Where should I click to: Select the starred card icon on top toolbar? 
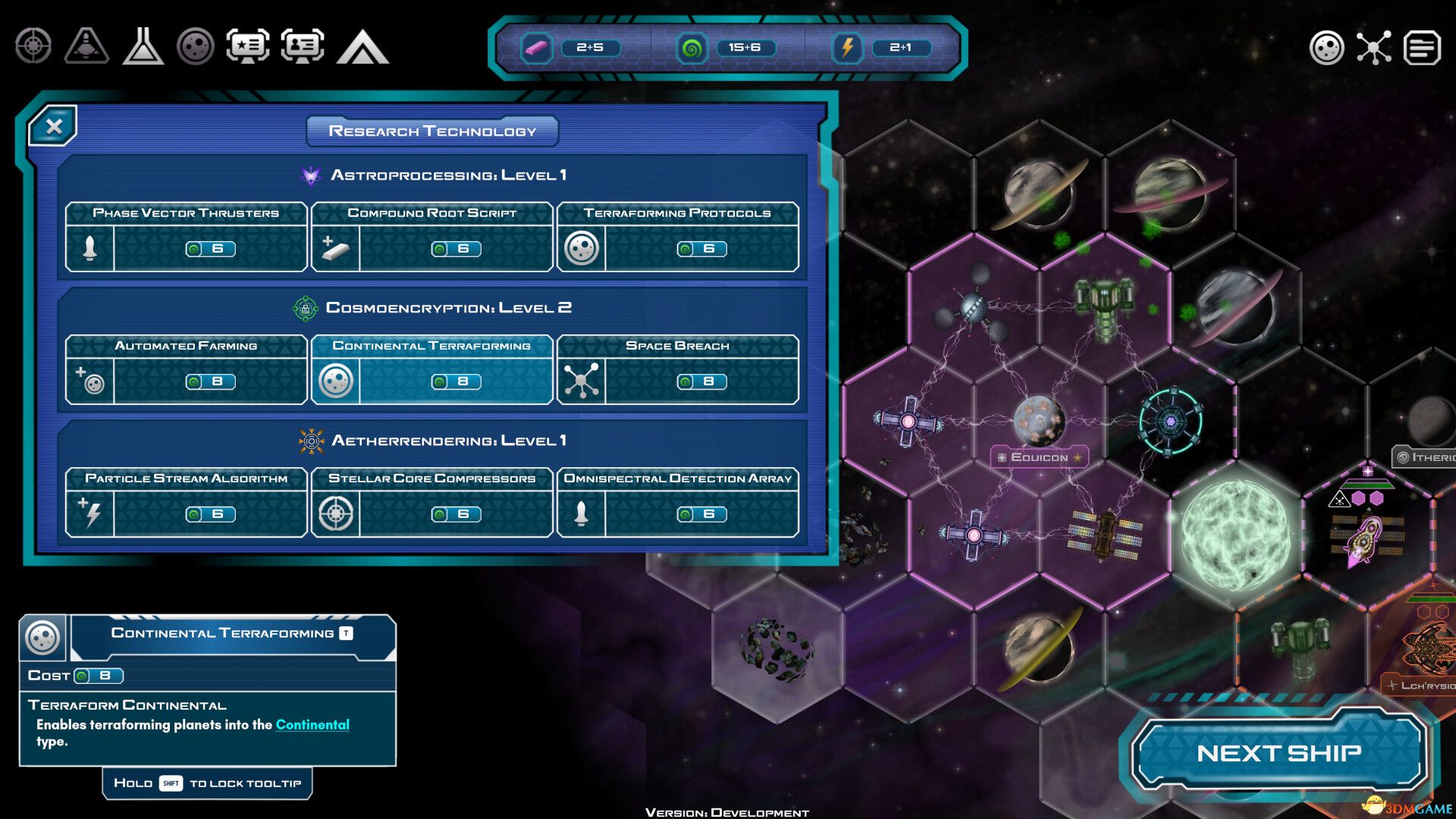[x=249, y=47]
